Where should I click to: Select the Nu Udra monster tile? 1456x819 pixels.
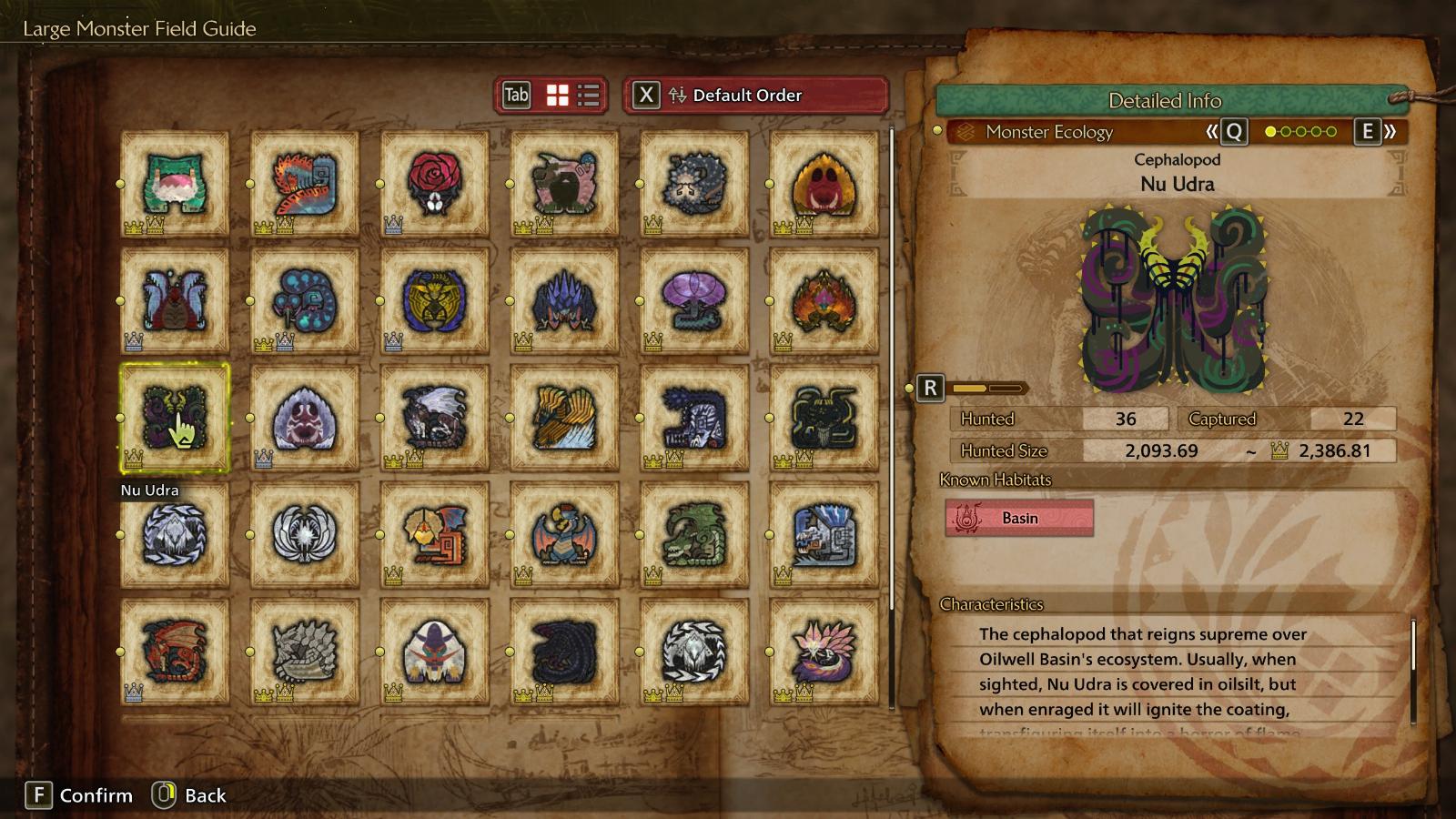point(175,418)
